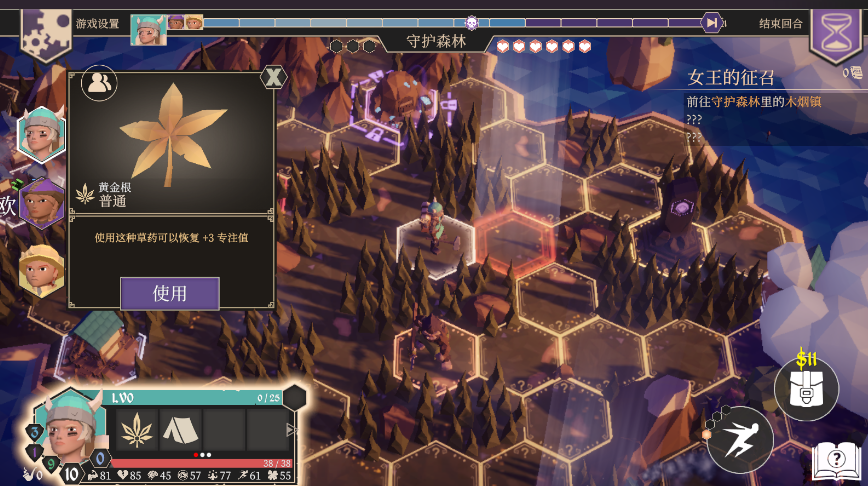The width and height of the screenshot is (868, 486).
Task: Open 游戏设置 game settings
Action: click(97, 23)
